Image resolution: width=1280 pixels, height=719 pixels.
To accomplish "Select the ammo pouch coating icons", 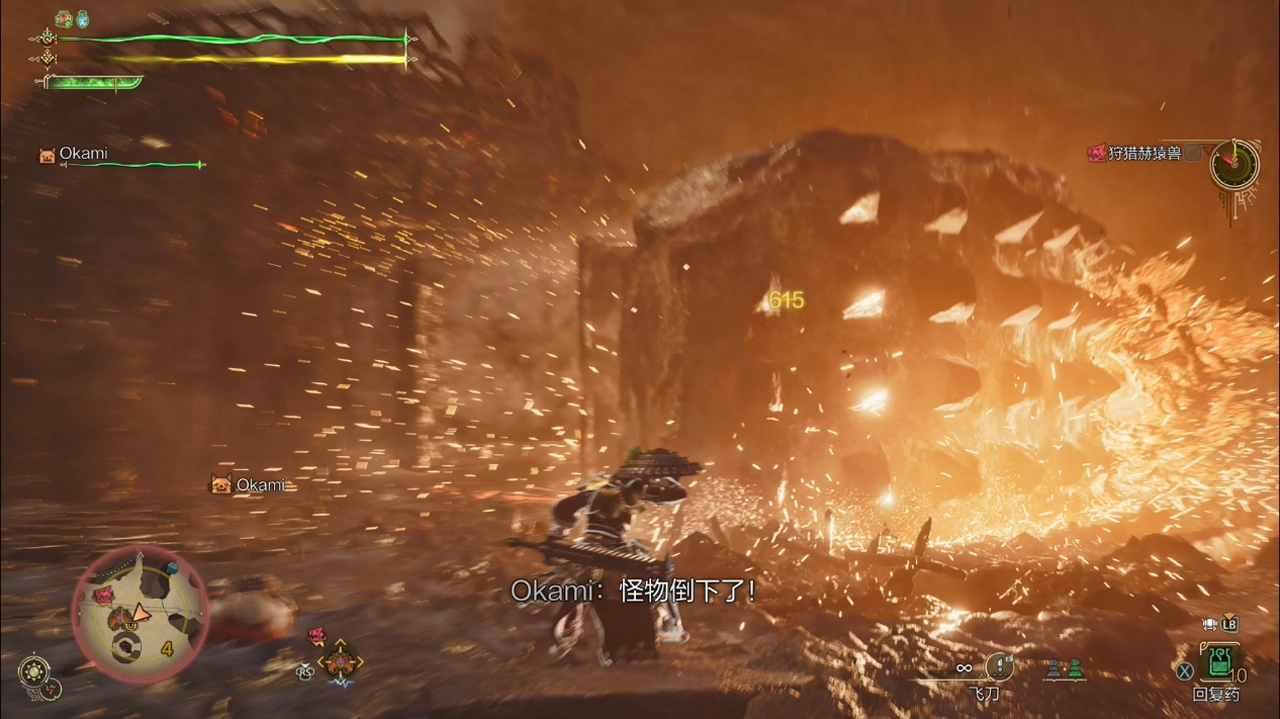I will (x=1065, y=670).
